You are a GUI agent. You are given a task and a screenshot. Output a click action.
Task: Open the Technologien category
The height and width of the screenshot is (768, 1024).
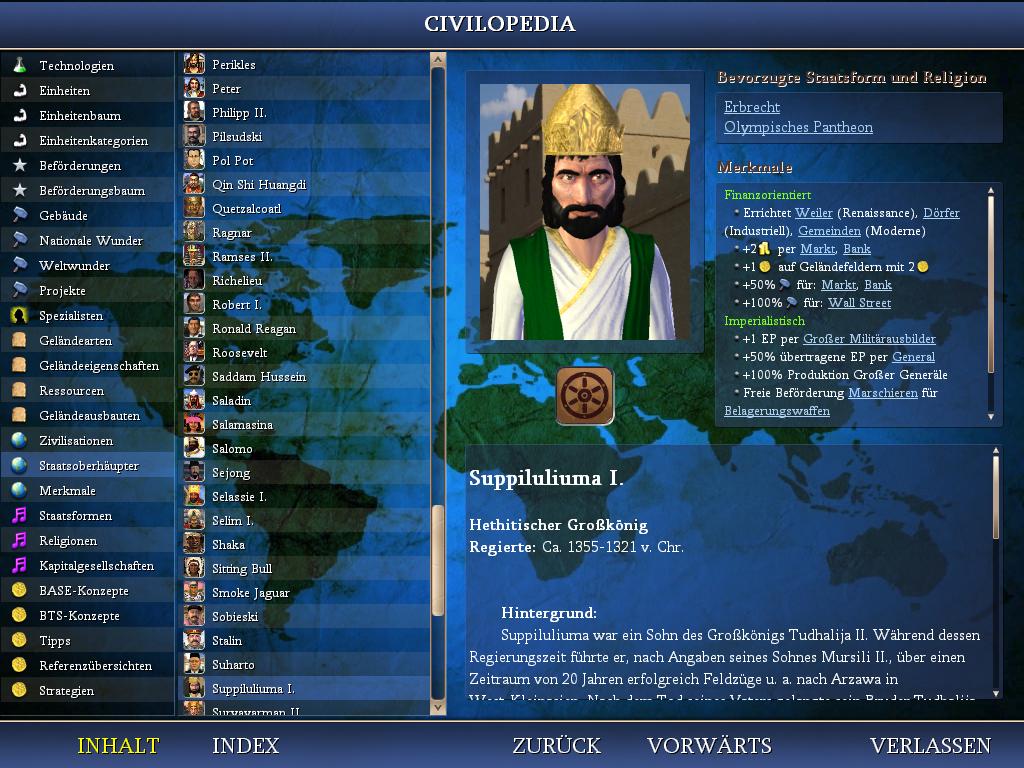(x=76, y=65)
